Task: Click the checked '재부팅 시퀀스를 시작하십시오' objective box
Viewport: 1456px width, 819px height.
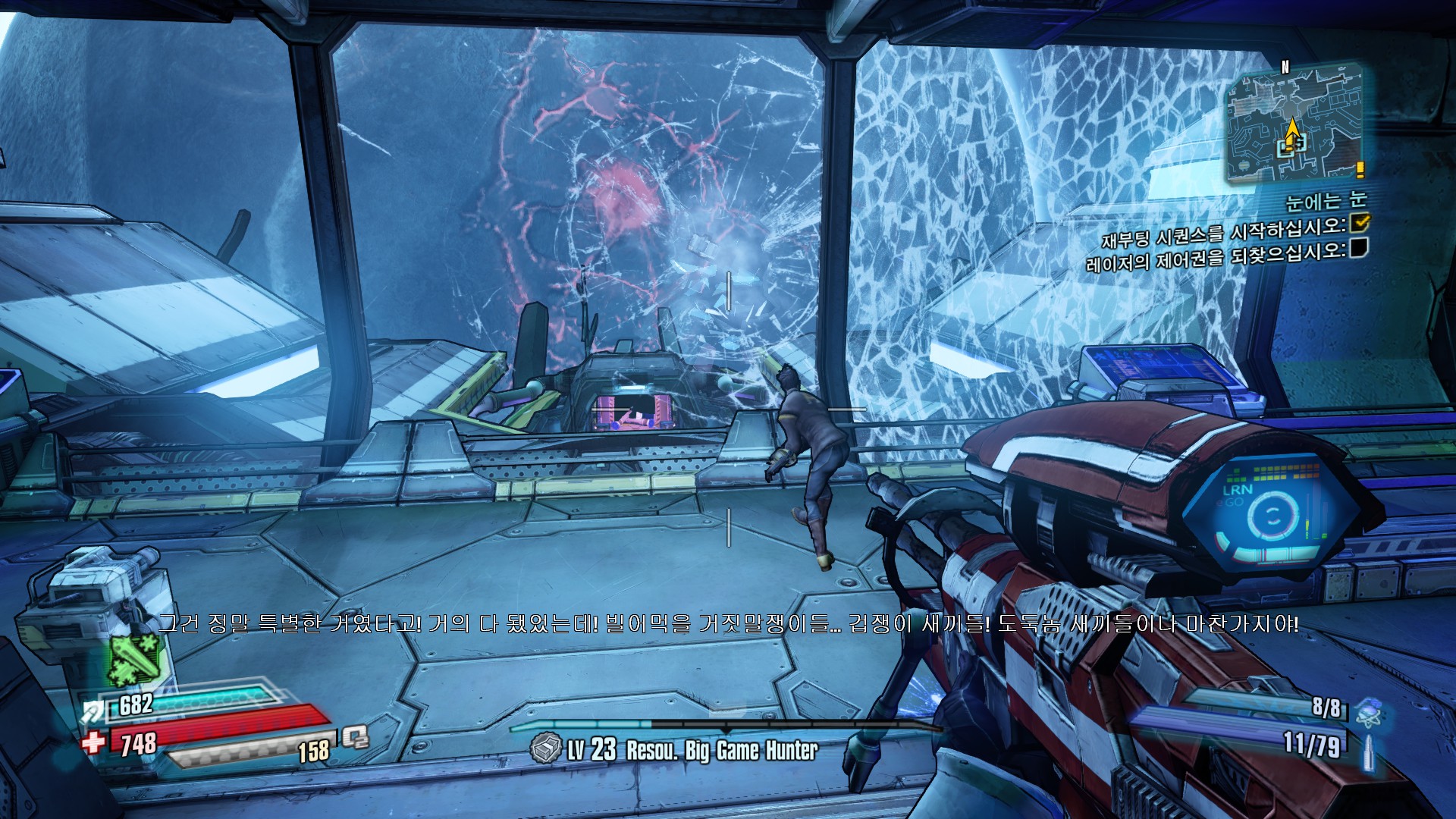Action: pos(1360,223)
